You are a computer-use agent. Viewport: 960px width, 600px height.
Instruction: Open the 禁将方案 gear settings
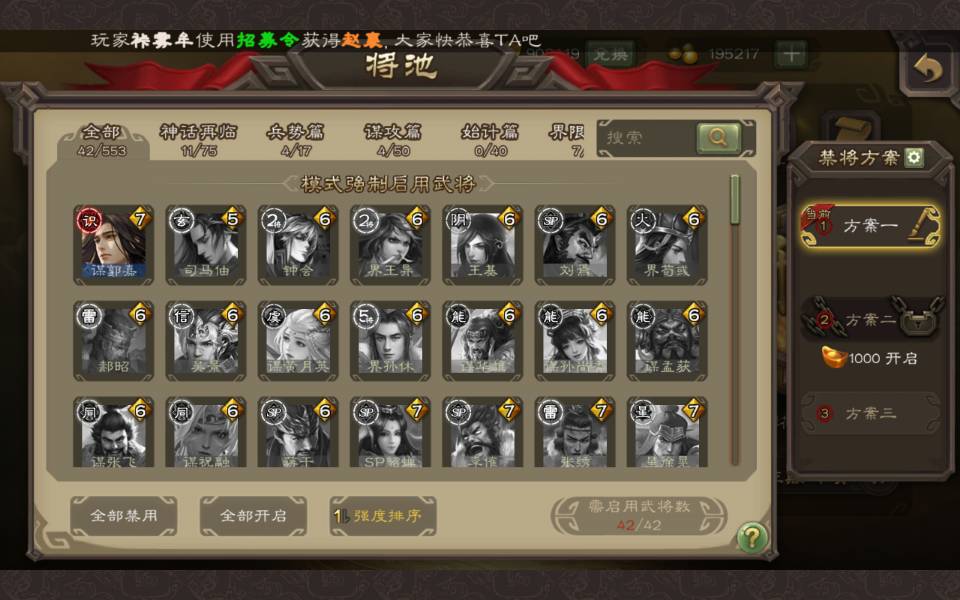point(914,157)
